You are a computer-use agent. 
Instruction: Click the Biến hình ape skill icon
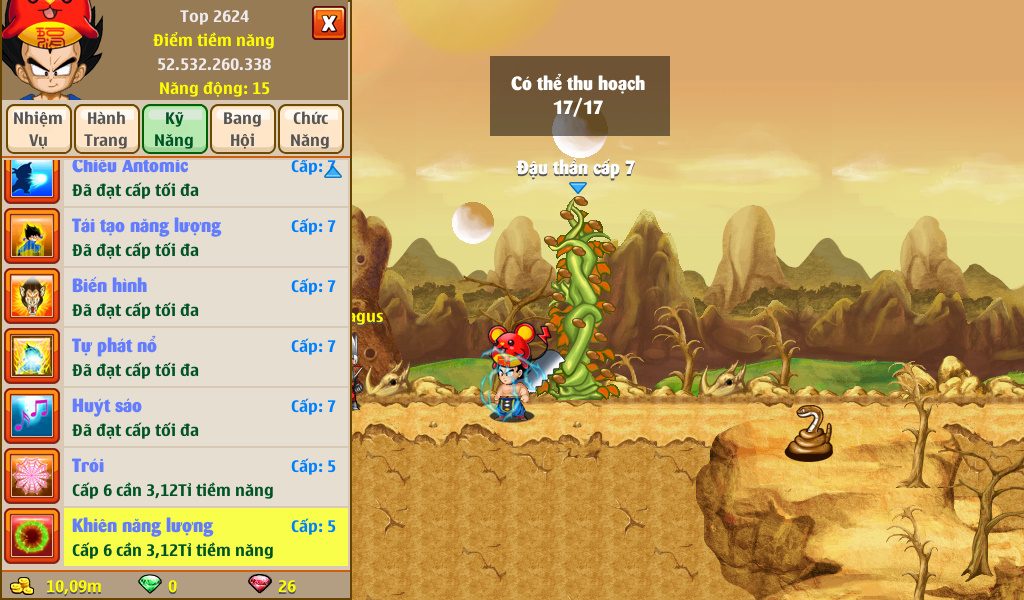click(x=33, y=297)
